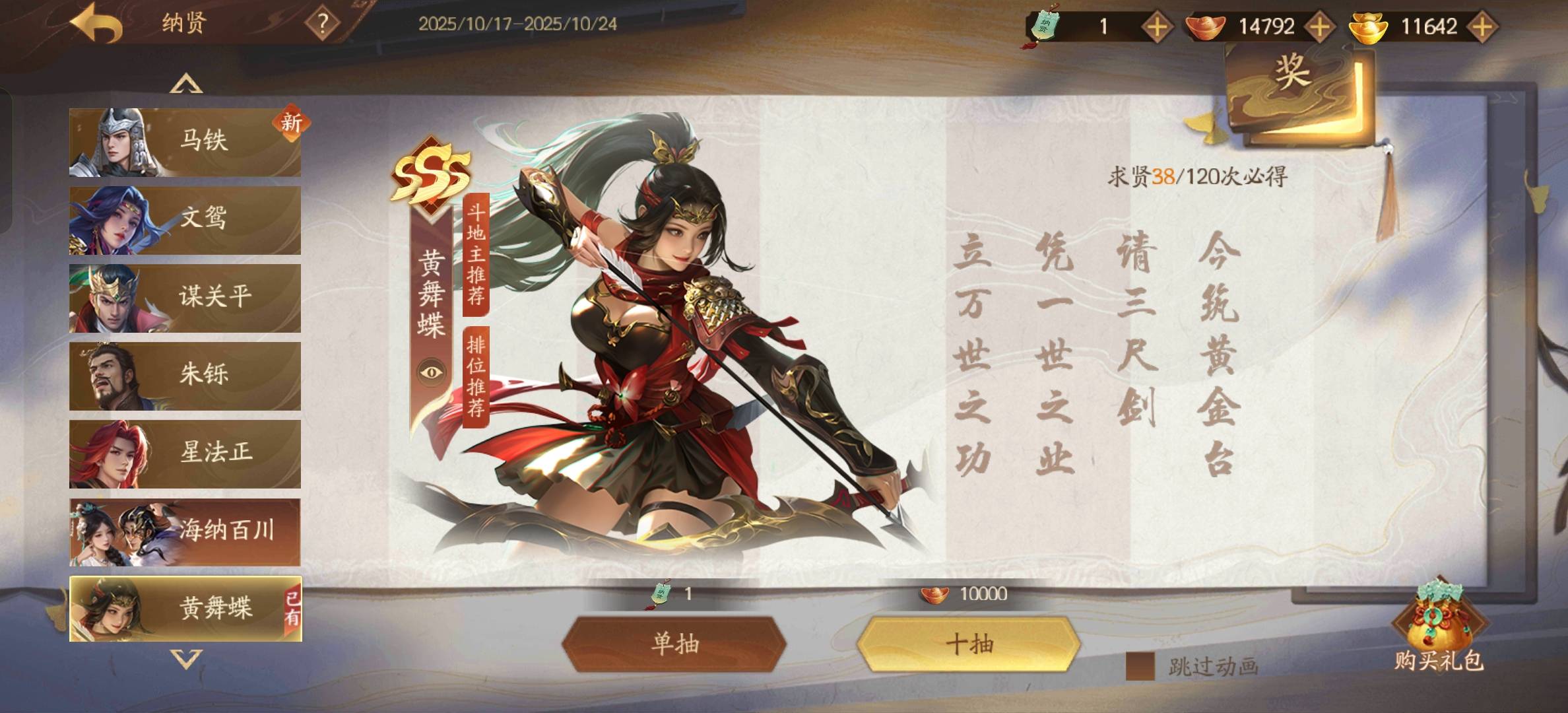
Task: Switch to the 文鸳 banner
Action: [185, 220]
